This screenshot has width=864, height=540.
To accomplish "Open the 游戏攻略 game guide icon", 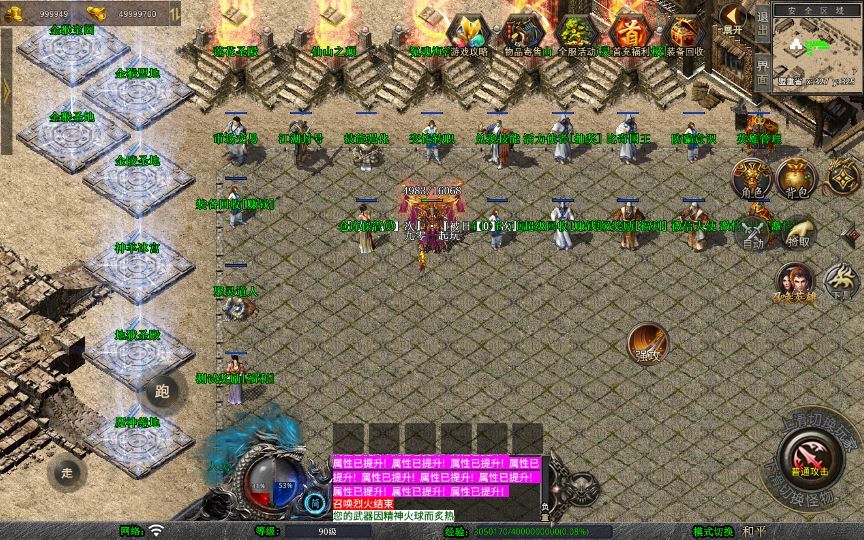I will tap(466, 34).
